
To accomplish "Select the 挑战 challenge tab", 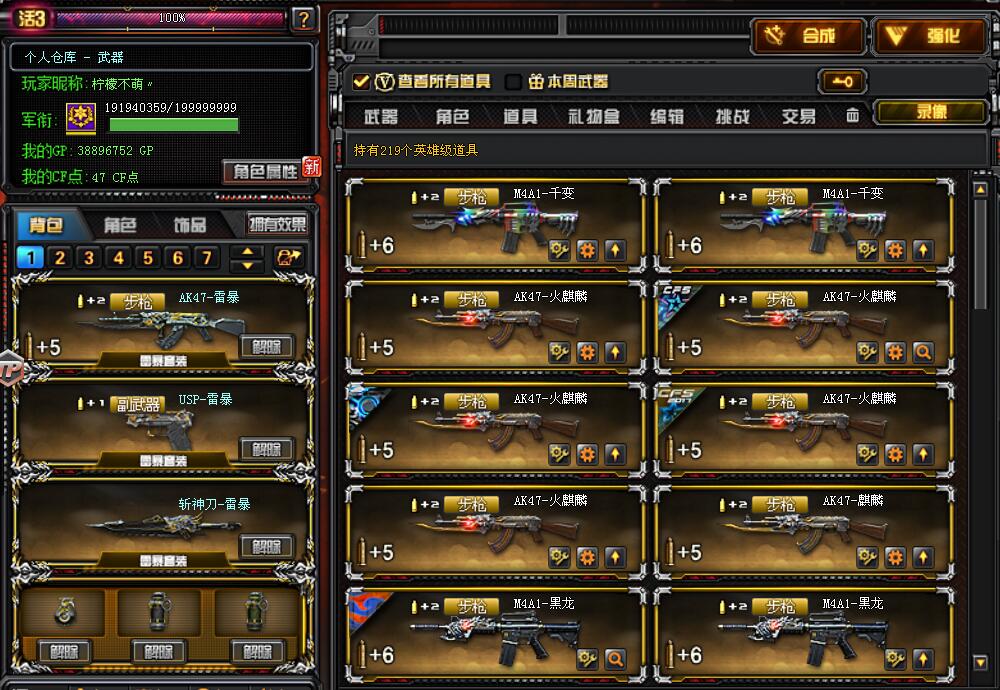I will [732, 117].
